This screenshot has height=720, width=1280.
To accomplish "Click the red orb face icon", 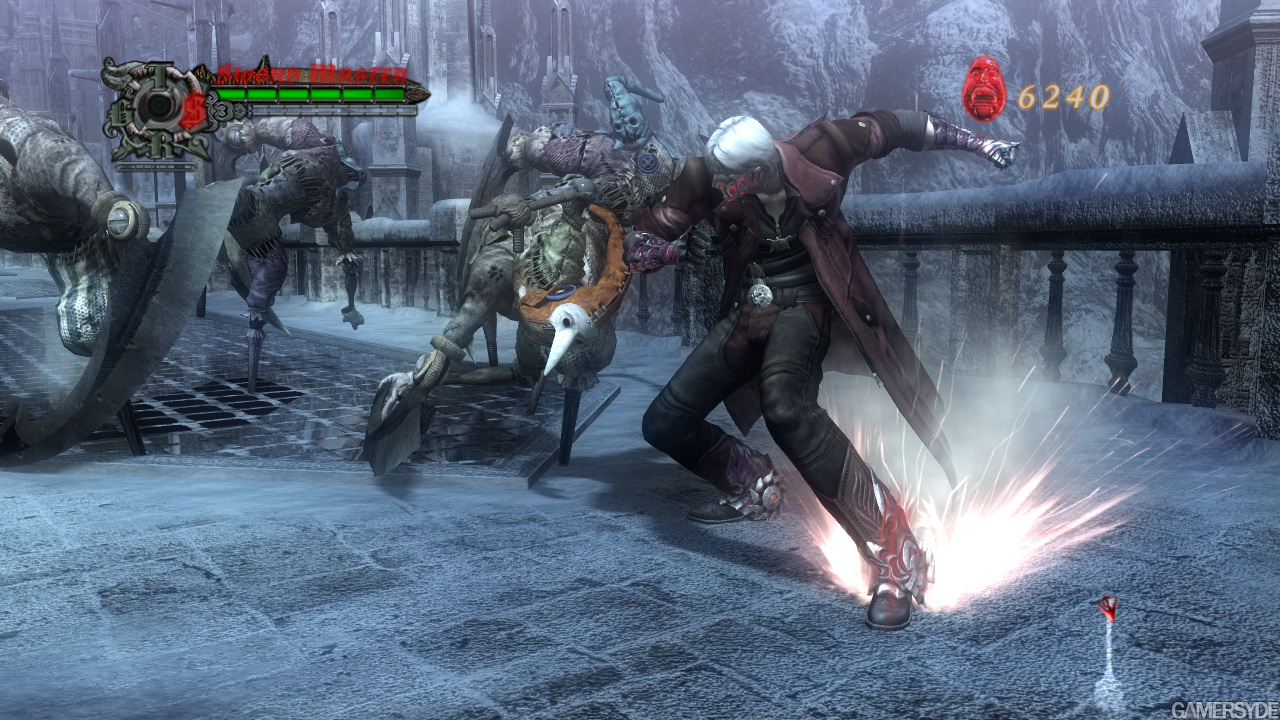I will 984,90.
